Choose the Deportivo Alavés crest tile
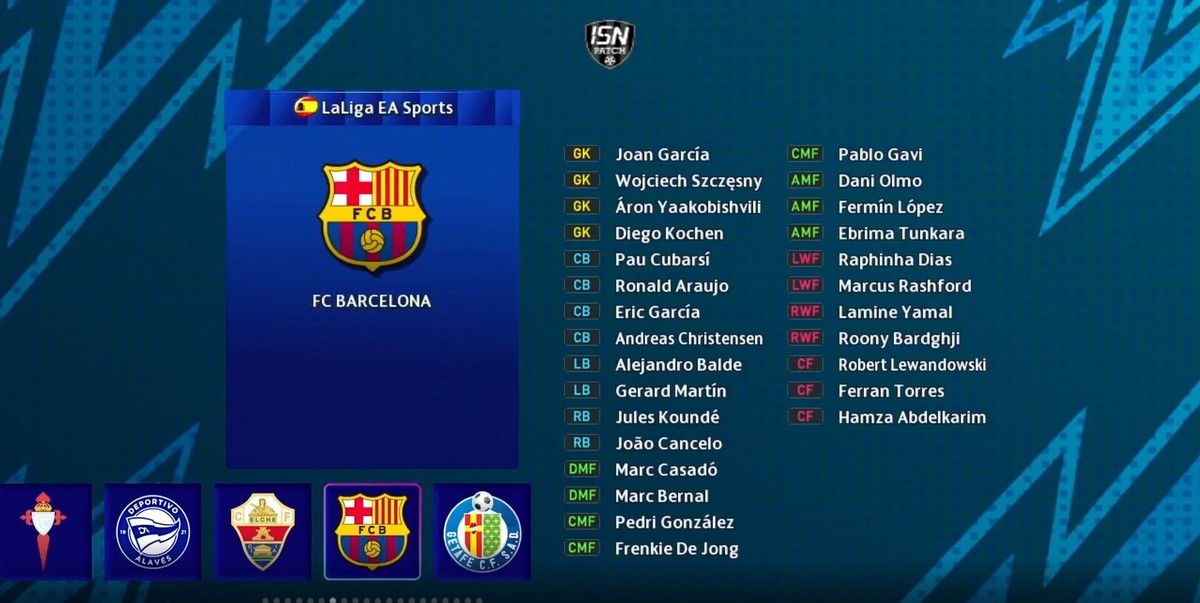Screen dimensions: 1200x603 [x=153, y=531]
